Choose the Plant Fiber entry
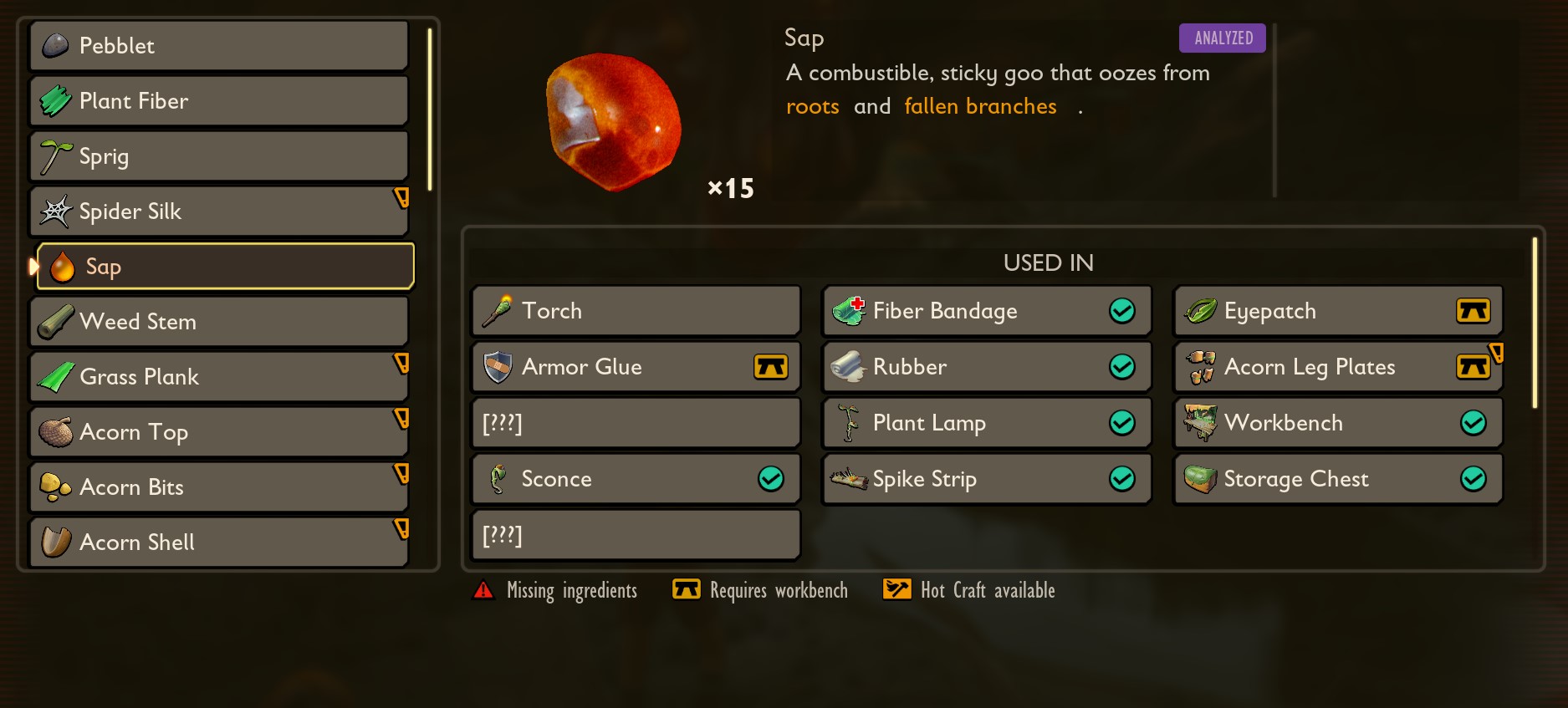Screen dimensions: 1568x708 pos(219,101)
